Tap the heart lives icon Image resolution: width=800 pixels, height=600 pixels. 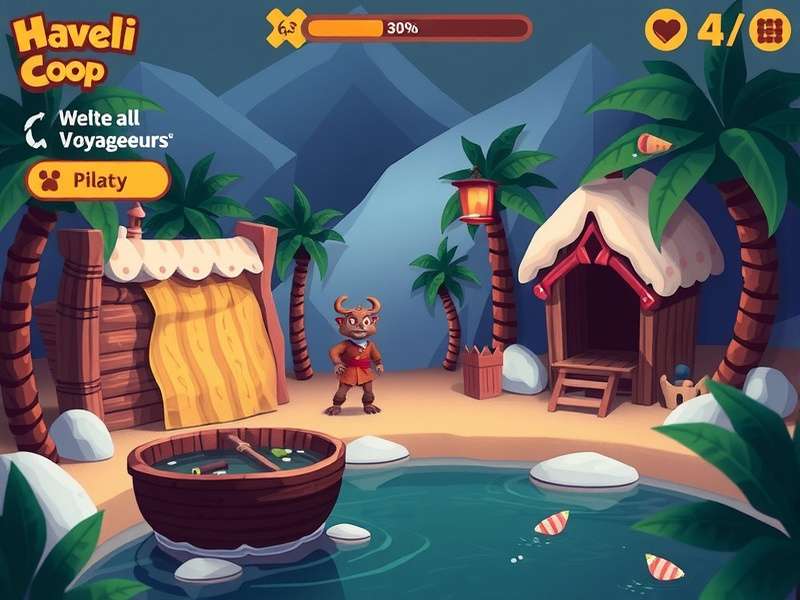(666, 30)
